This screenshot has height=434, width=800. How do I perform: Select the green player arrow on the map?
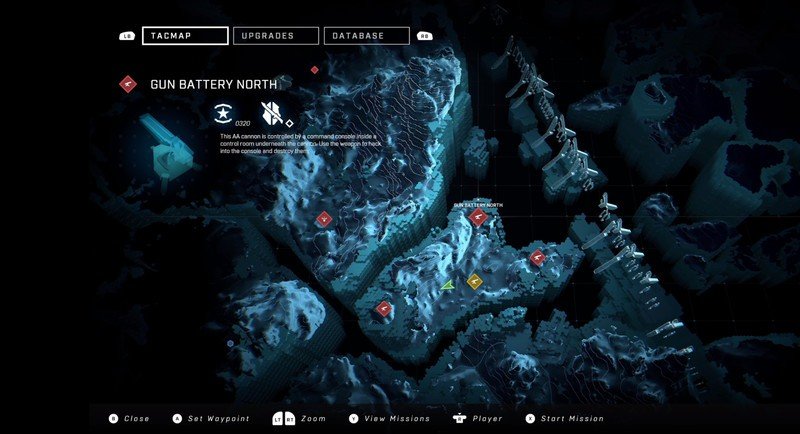click(449, 286)
